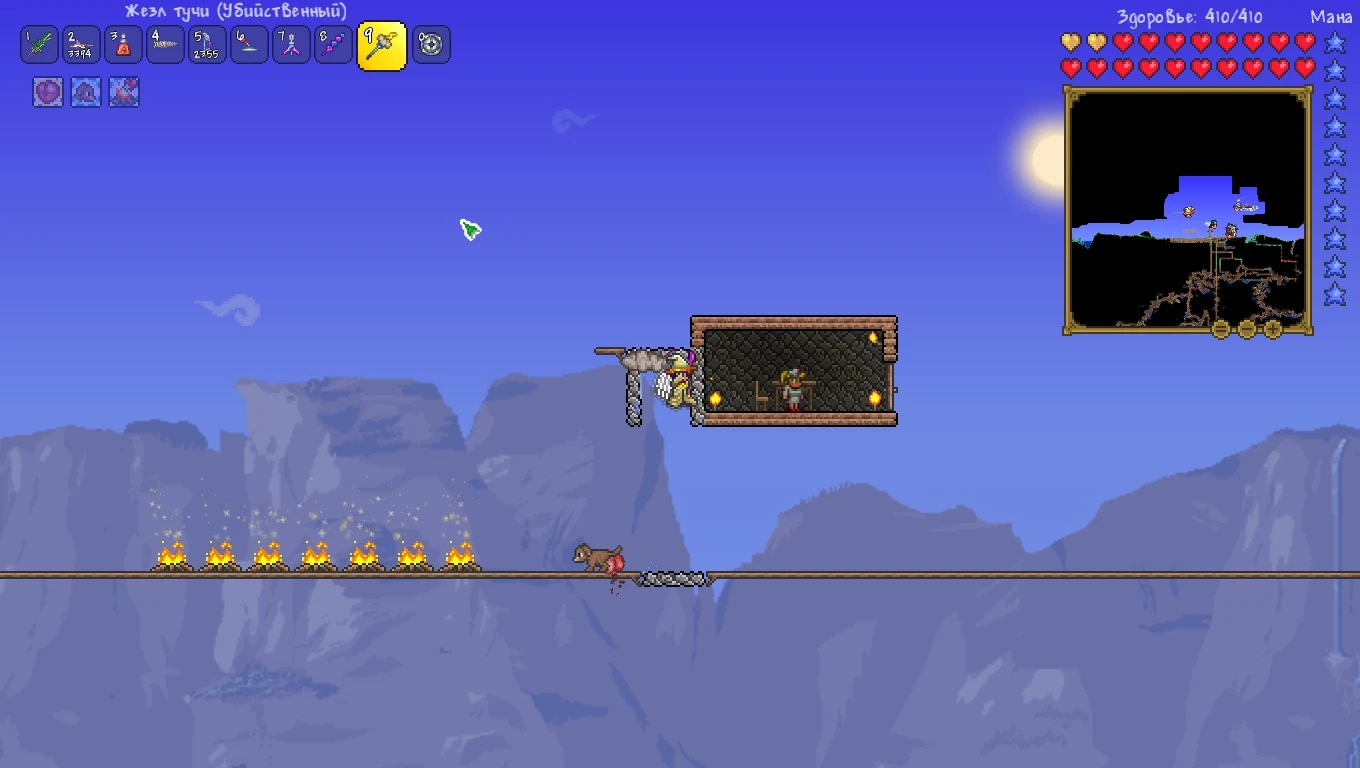The image size is (1360, 768).
Task: Zoom in the minimap with plus button
Action: click(1272, 328)
